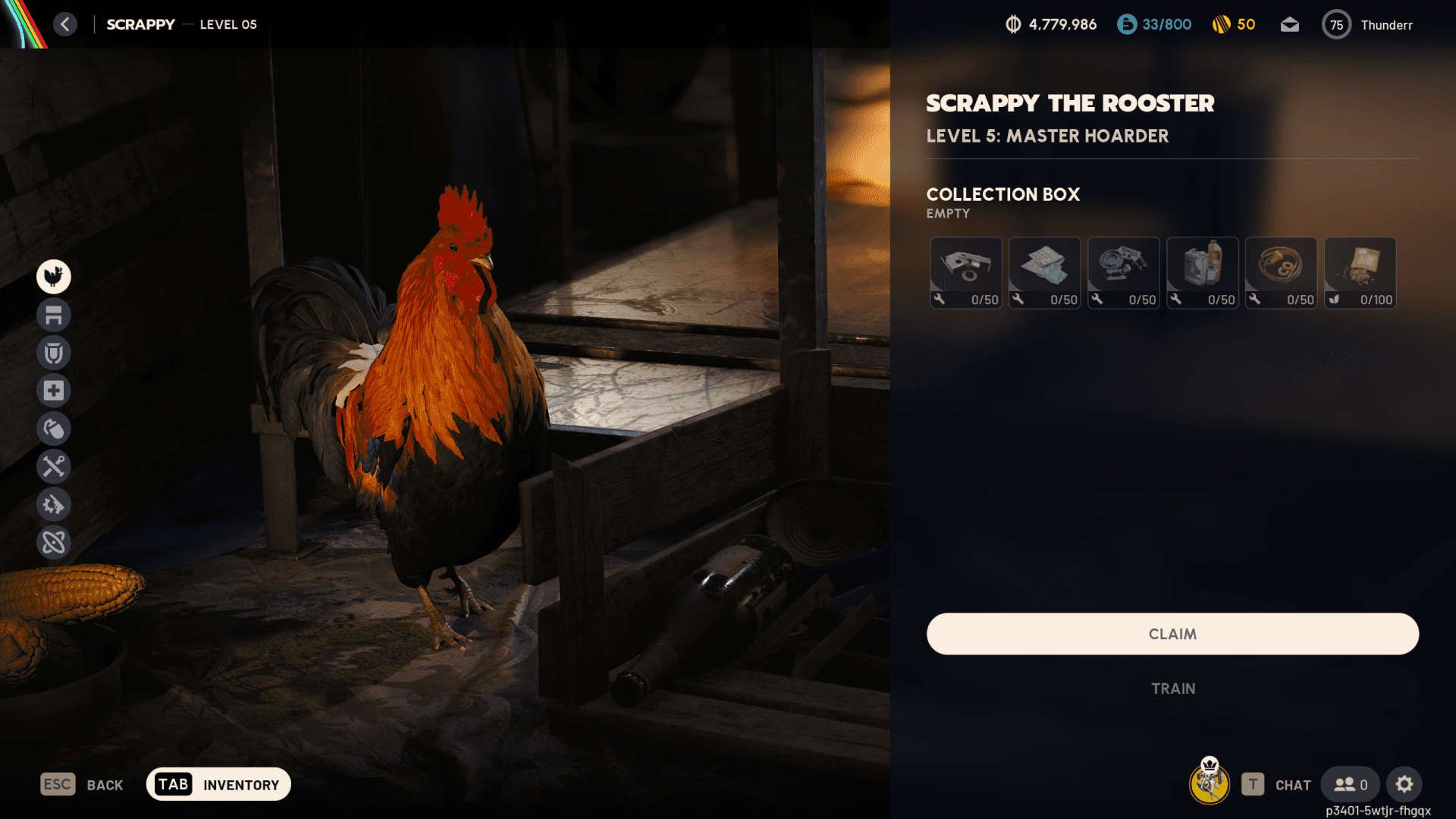
Task: Open the gear and gun weapon bench icon
Action: [54, 504]
